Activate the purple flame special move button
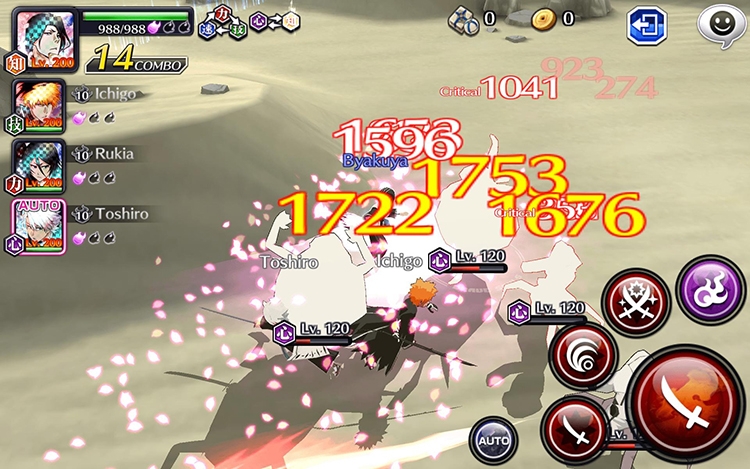The image size is (750, 469). (710, 285)
